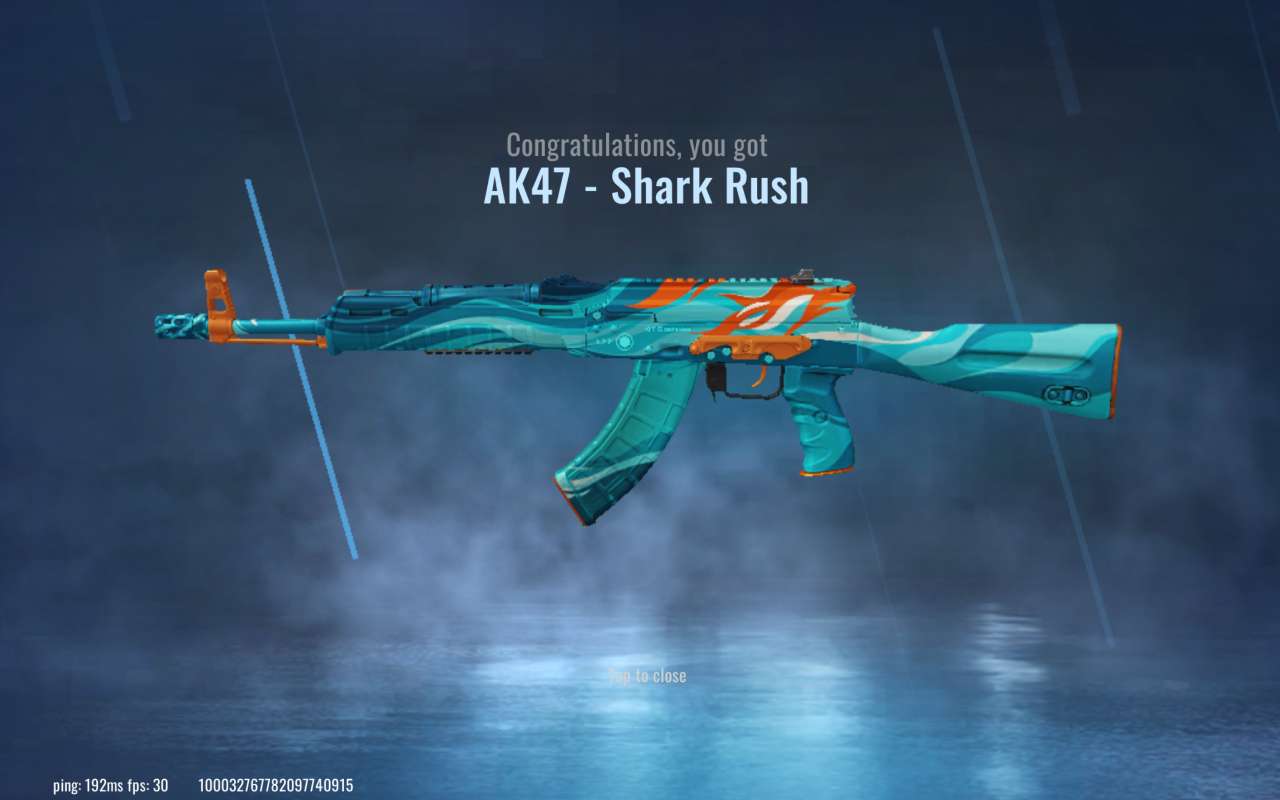Click the AK47 - Shark Rush title text
Viewport: 1280px width, 800px height.
[646, 185]
